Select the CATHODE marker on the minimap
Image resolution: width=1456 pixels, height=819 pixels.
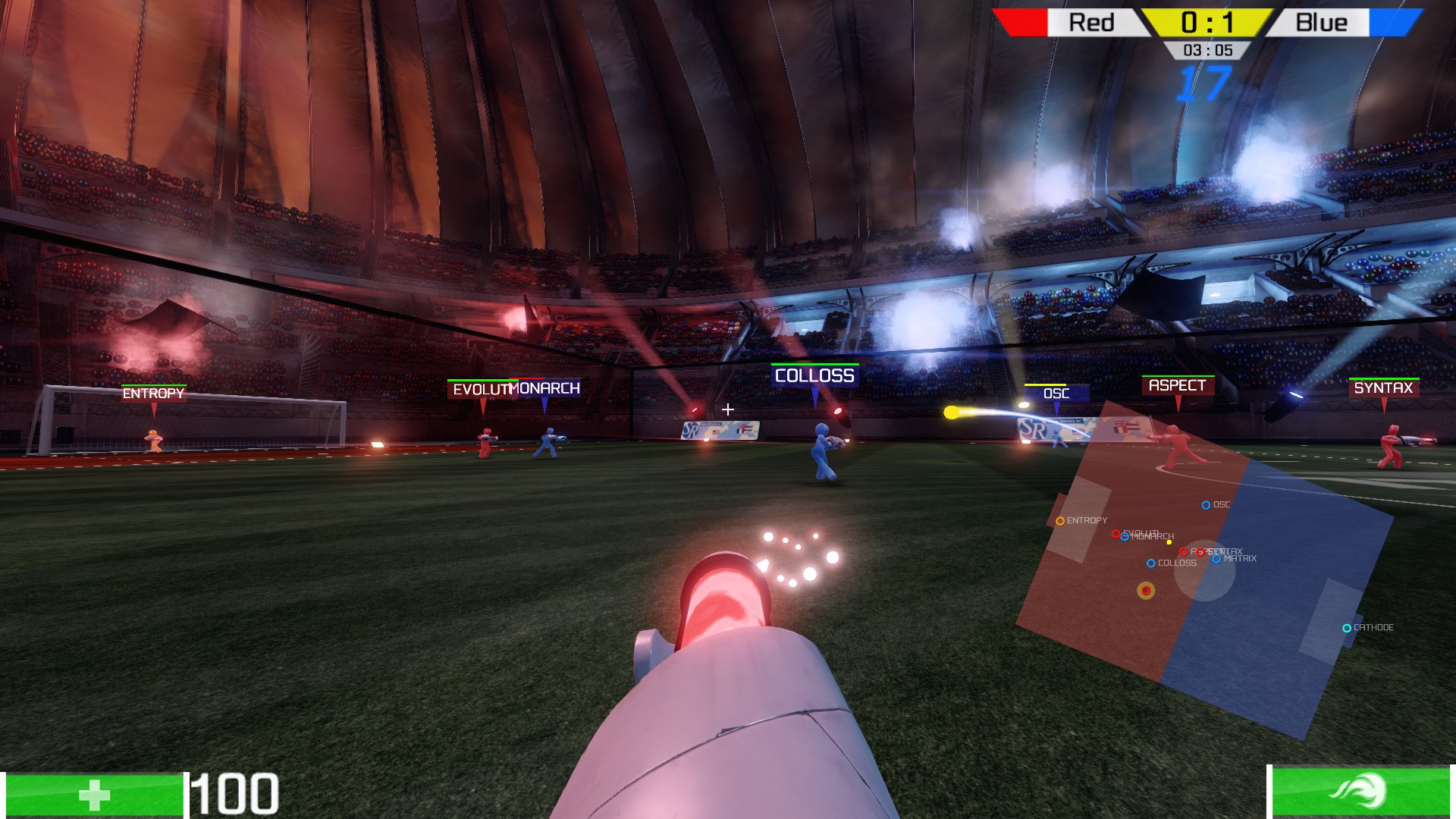coord(1347,628)
